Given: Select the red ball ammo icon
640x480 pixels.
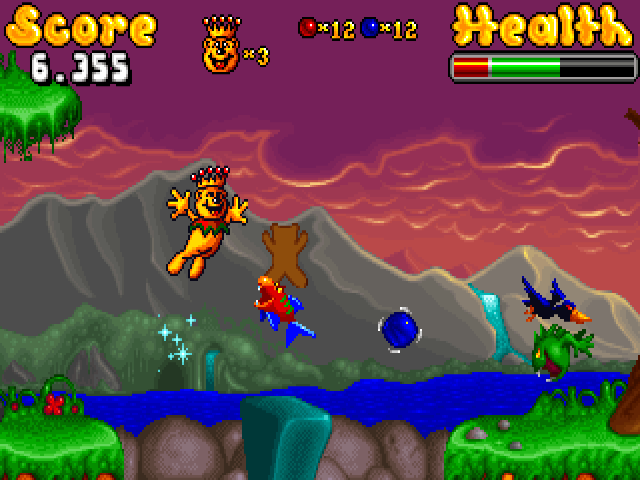Looking at the screenshot, I should (x=307, y=28).
